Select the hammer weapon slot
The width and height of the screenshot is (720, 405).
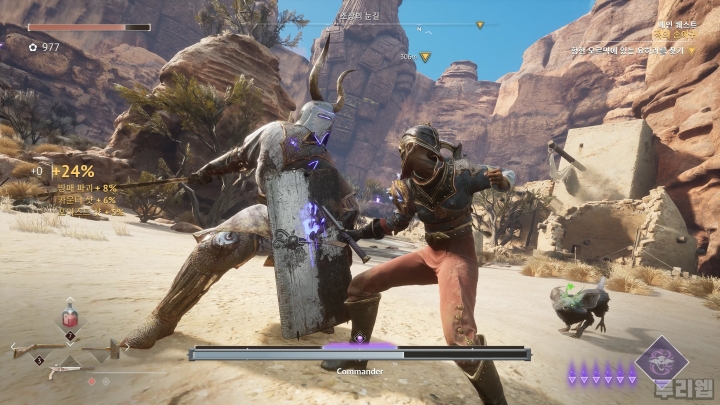110,350
